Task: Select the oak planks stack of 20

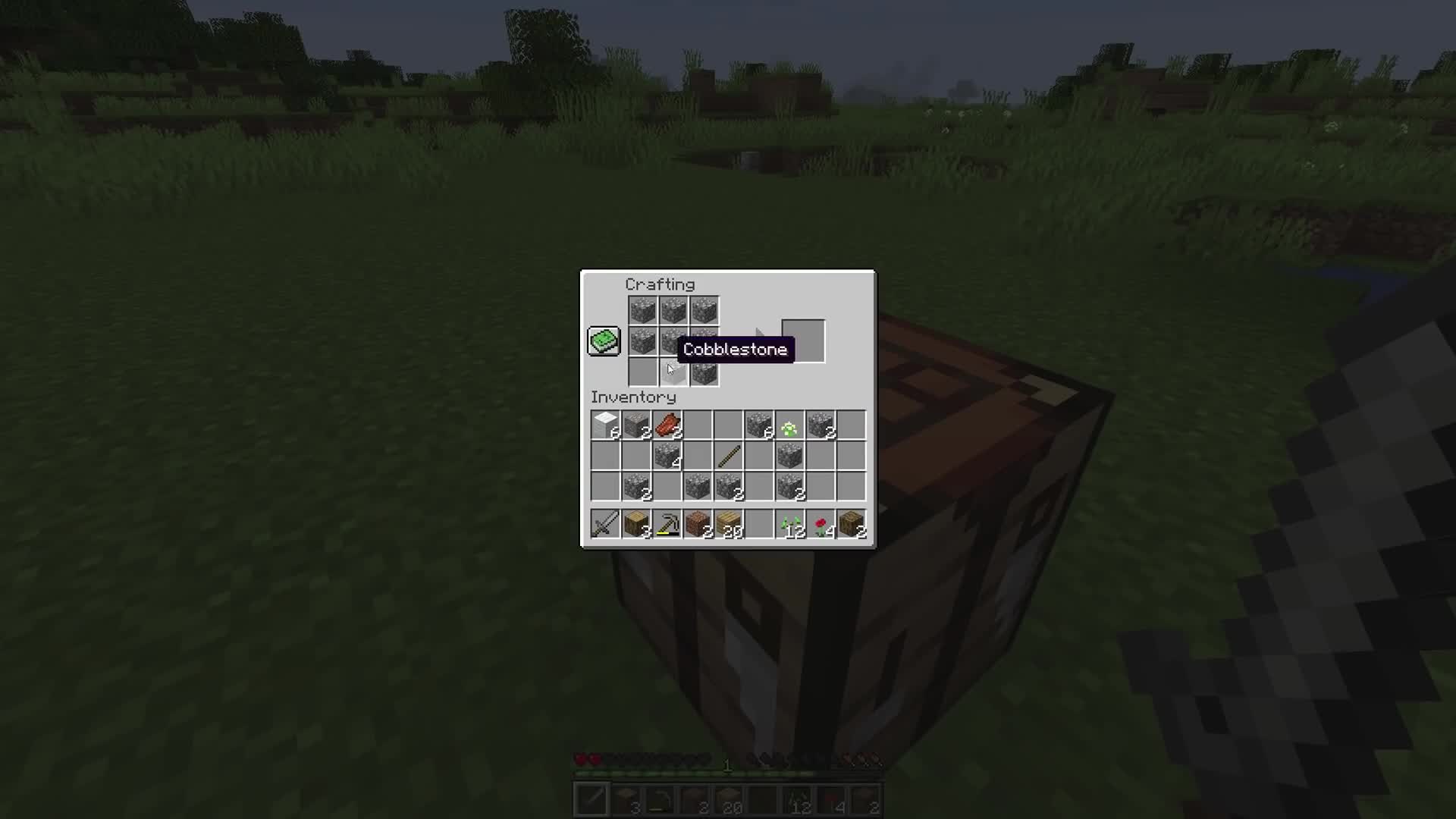Action: pyautogui.click(x=728, y=523)
